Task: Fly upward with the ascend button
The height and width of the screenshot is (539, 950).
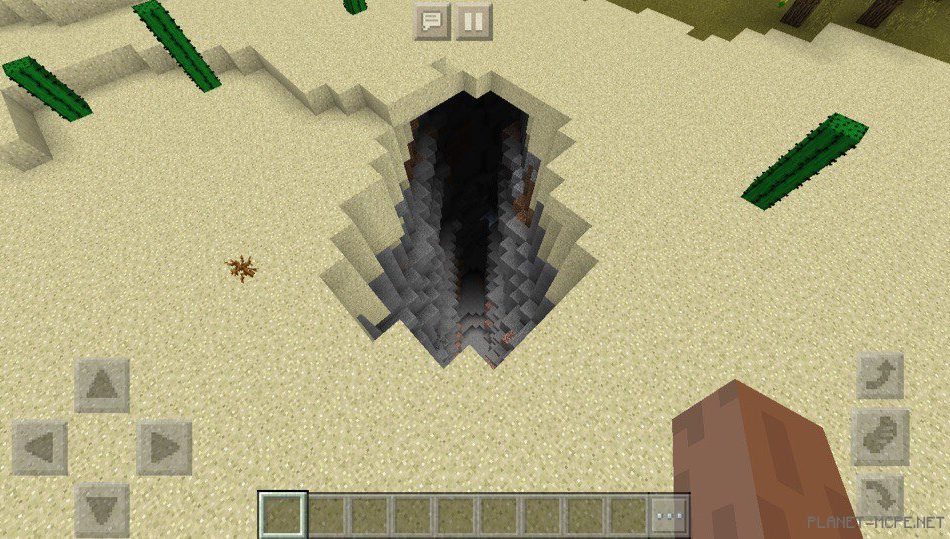Action: (880, 376)
